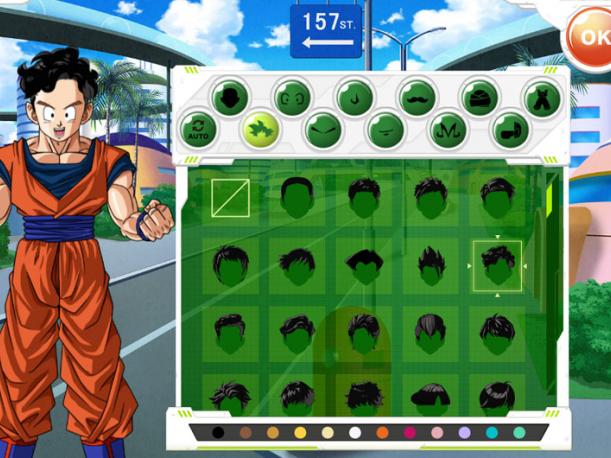Choose the black hair color swatch

[x=218, y=433]
